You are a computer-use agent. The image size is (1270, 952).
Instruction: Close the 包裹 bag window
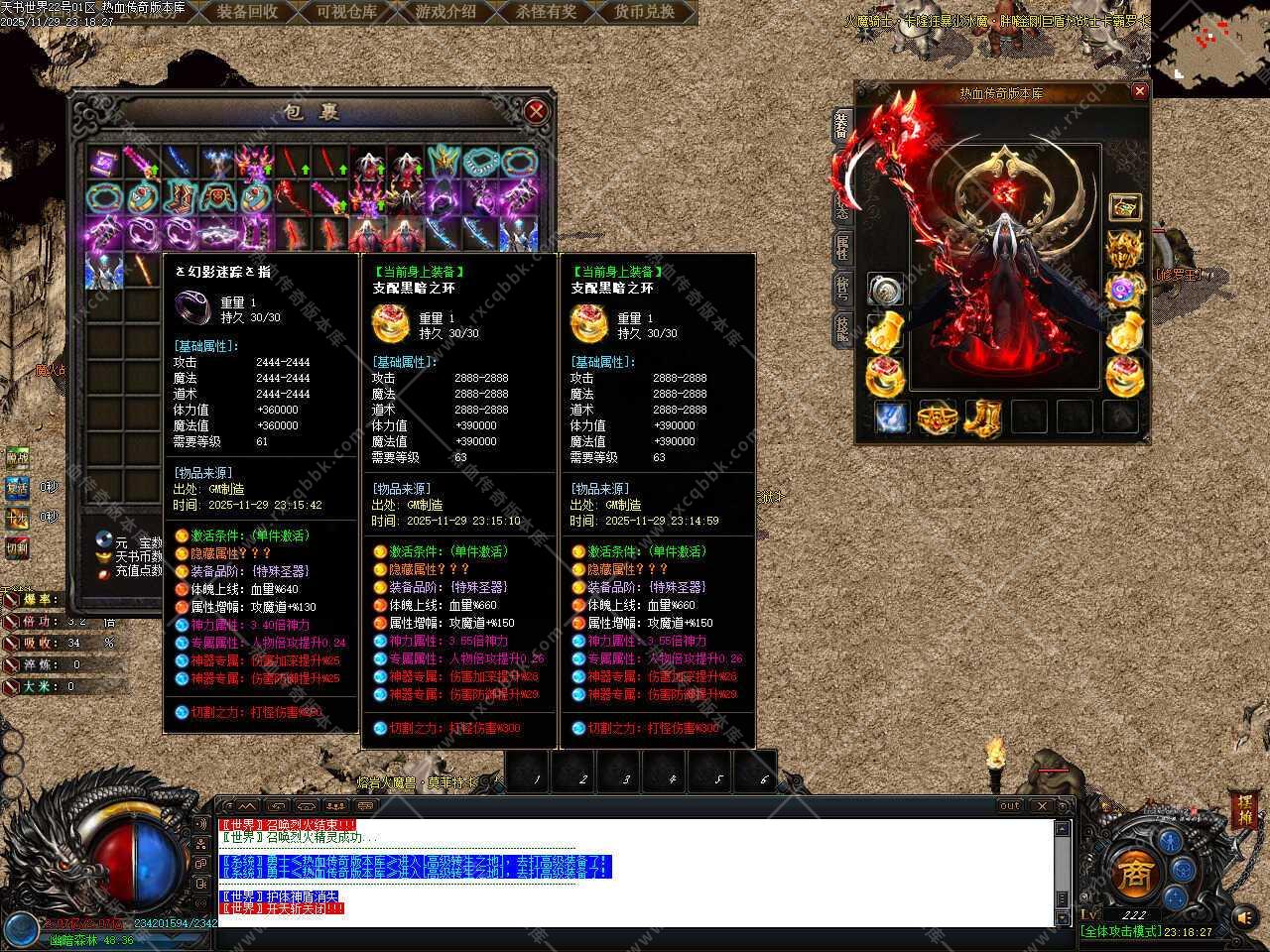[x=536, y=111]
